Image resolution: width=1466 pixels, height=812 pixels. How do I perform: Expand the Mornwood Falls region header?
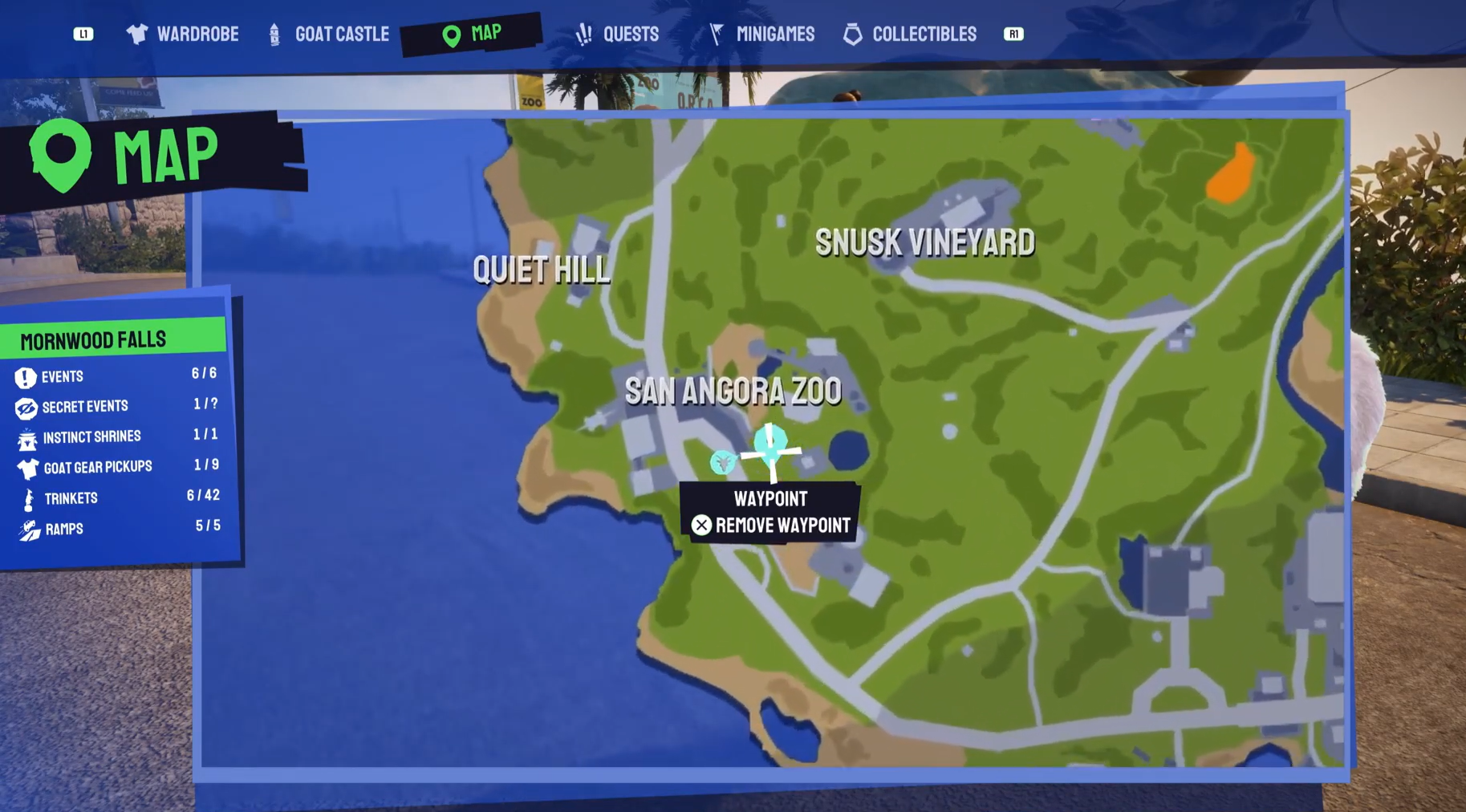pos(92,339)
